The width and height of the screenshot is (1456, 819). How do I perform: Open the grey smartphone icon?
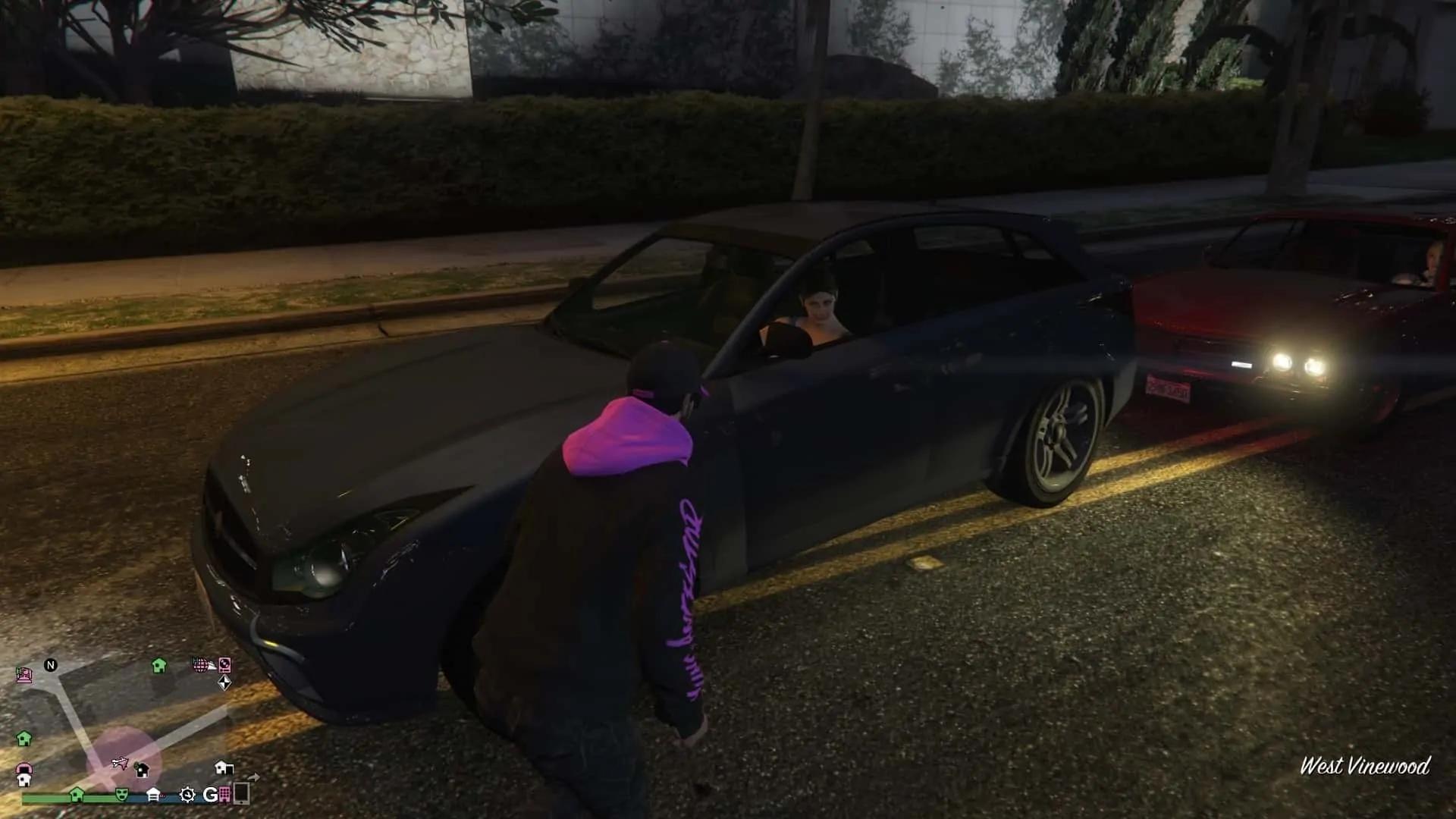point(241,793)
